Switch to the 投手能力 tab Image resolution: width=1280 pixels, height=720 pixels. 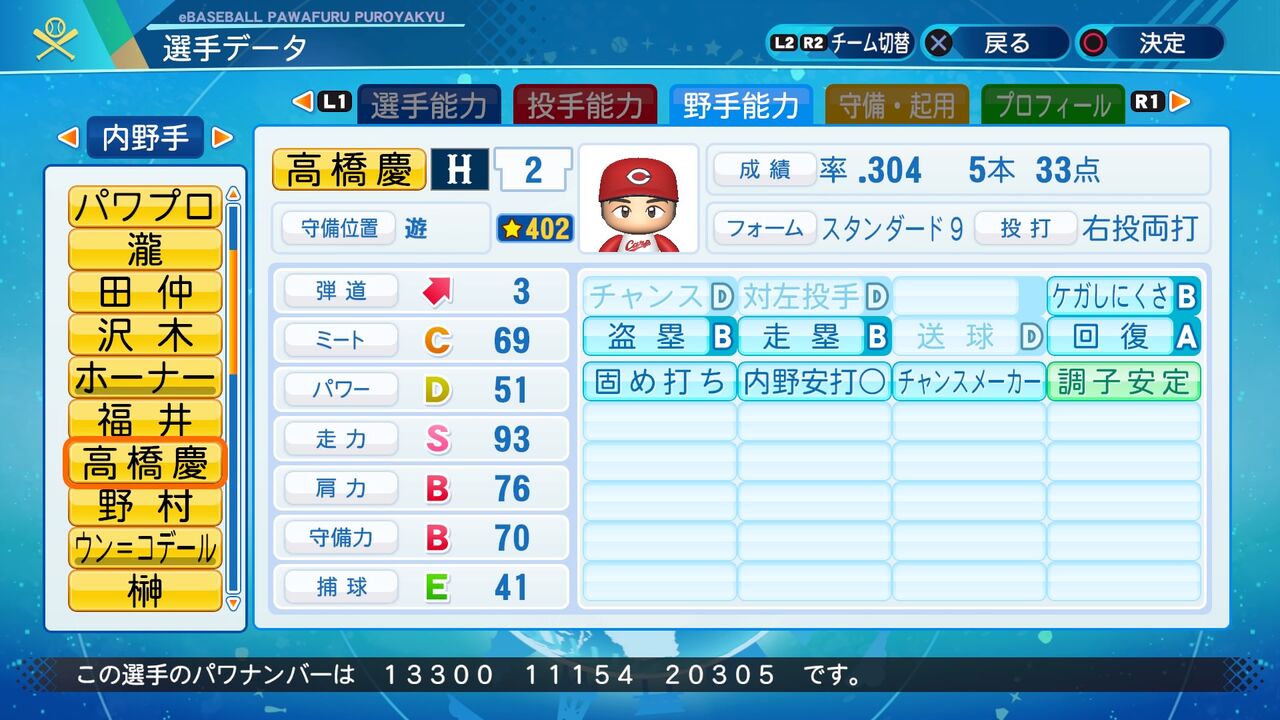[x=586, y=102]
